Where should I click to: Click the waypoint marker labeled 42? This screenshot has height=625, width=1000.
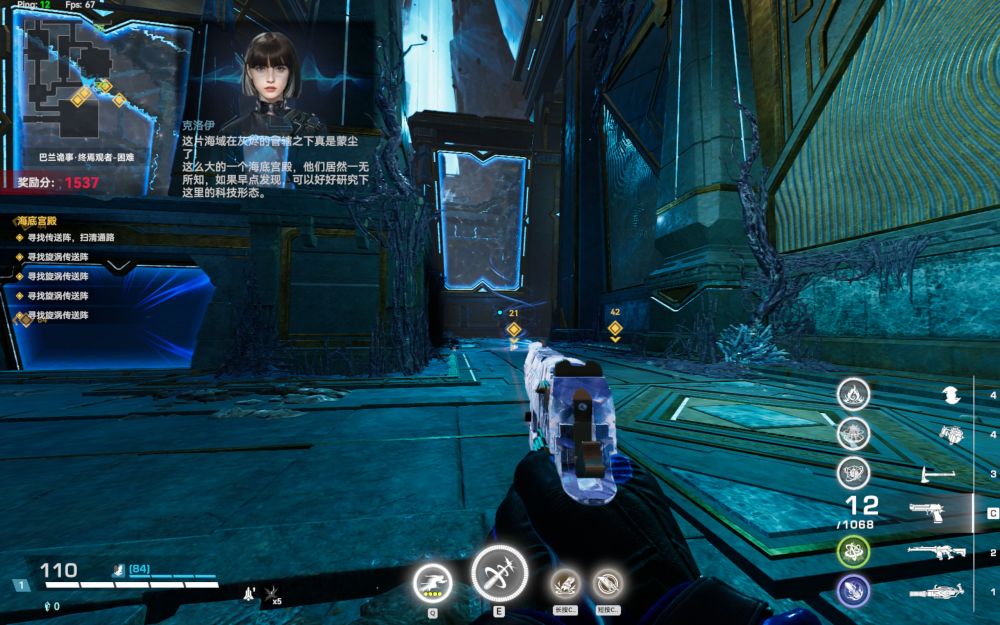click(615, 327)
